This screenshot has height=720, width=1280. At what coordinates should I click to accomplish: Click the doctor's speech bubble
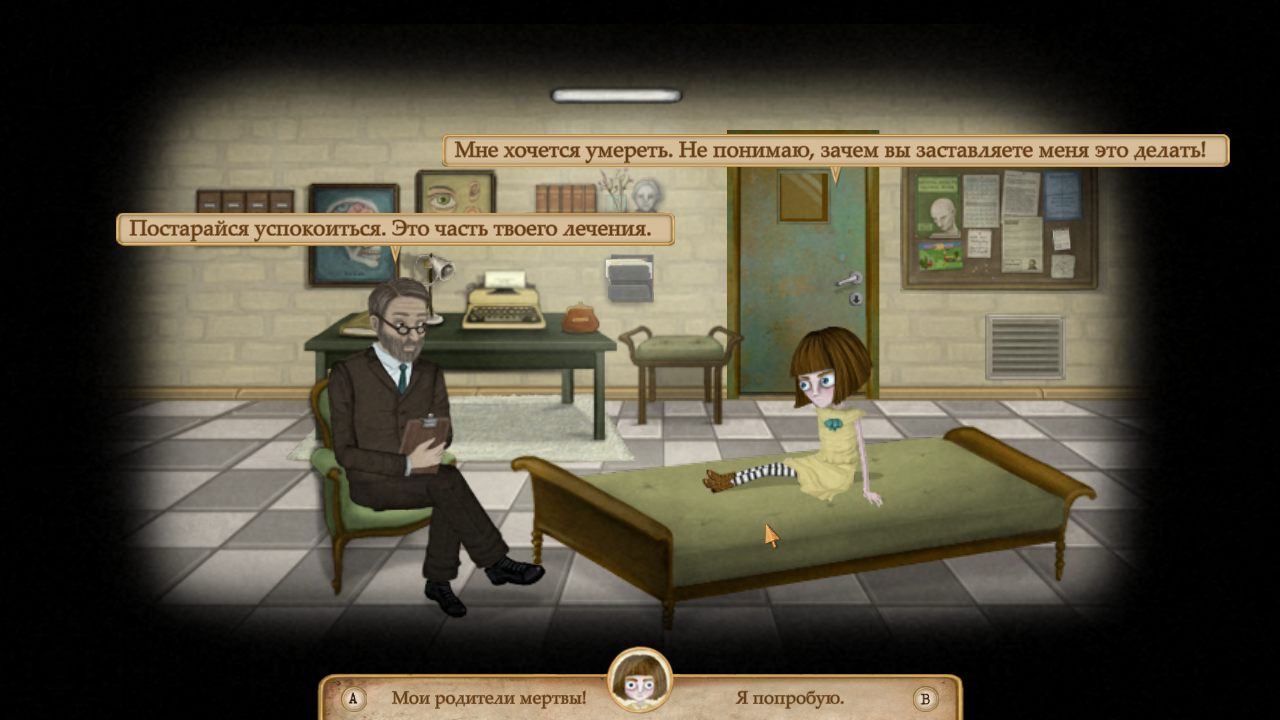(x=396, y=229)
